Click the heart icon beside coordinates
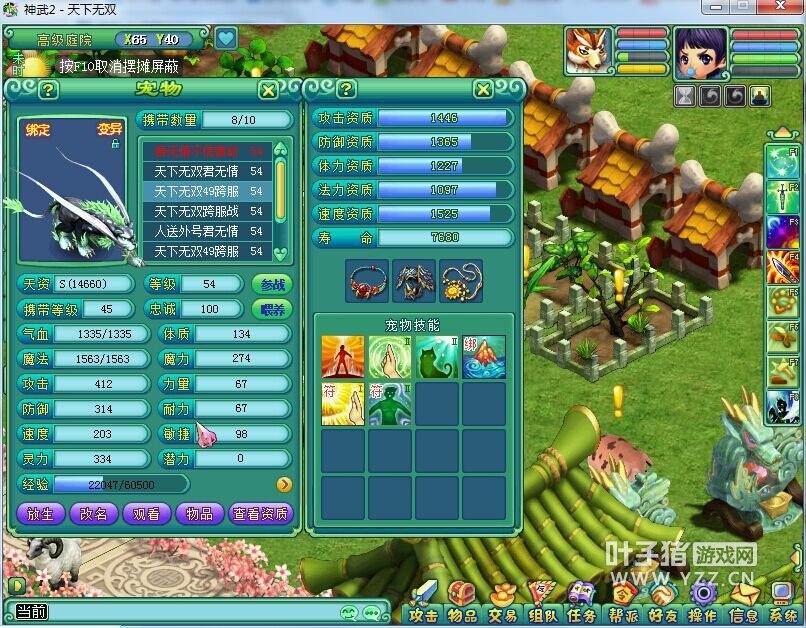This screenshot has height=628, width=806. point(226,39)
